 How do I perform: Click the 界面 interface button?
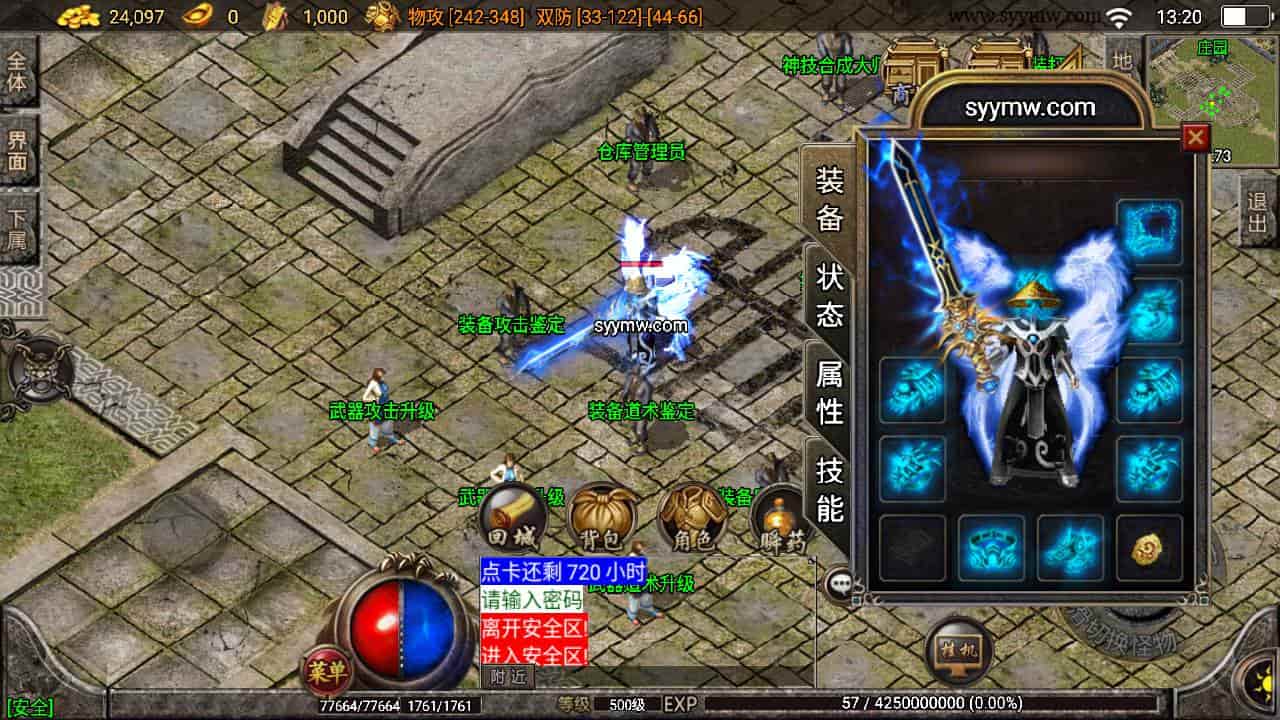point(18,148)
